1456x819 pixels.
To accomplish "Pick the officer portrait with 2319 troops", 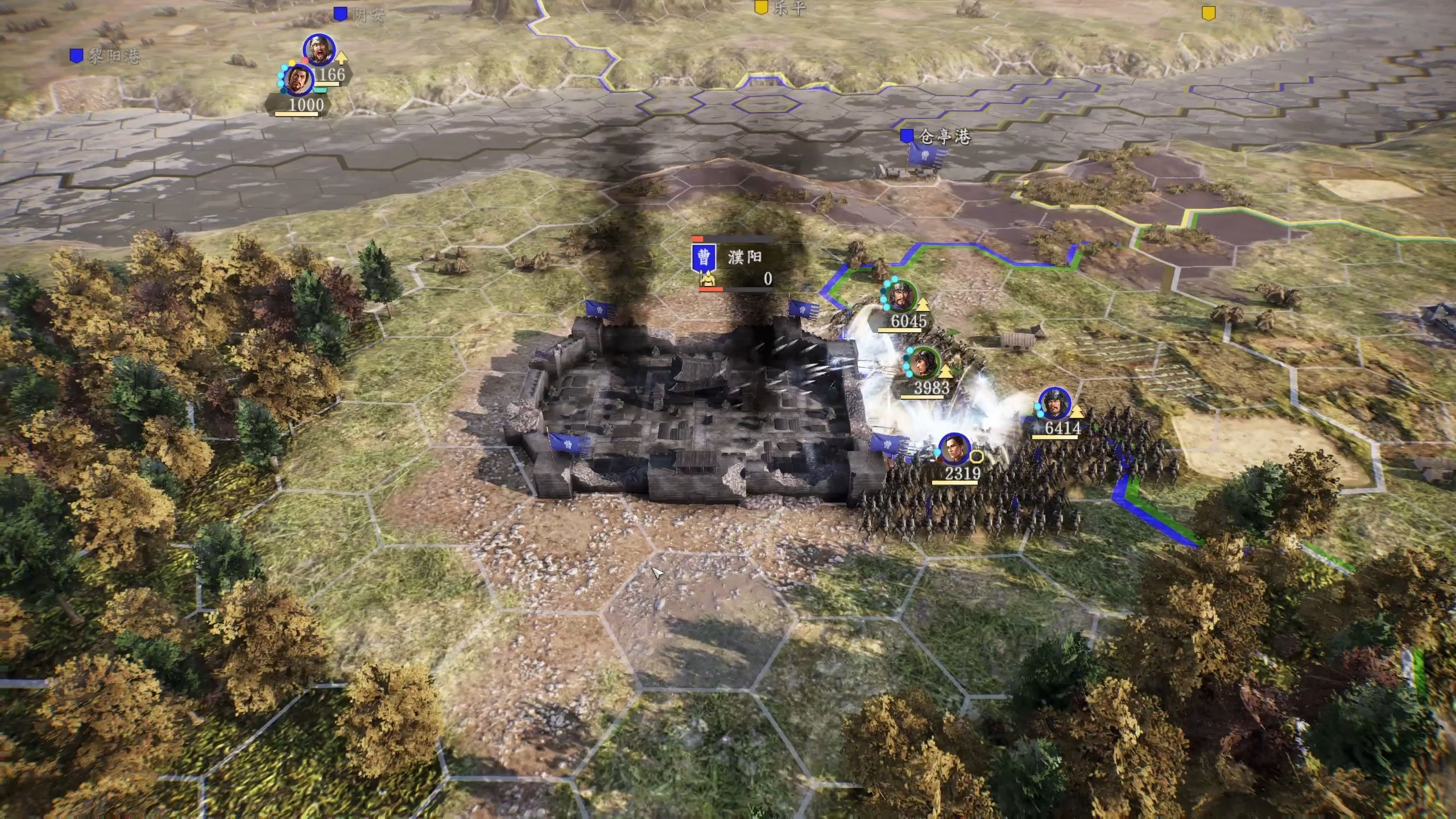I will tap(955, 449).
